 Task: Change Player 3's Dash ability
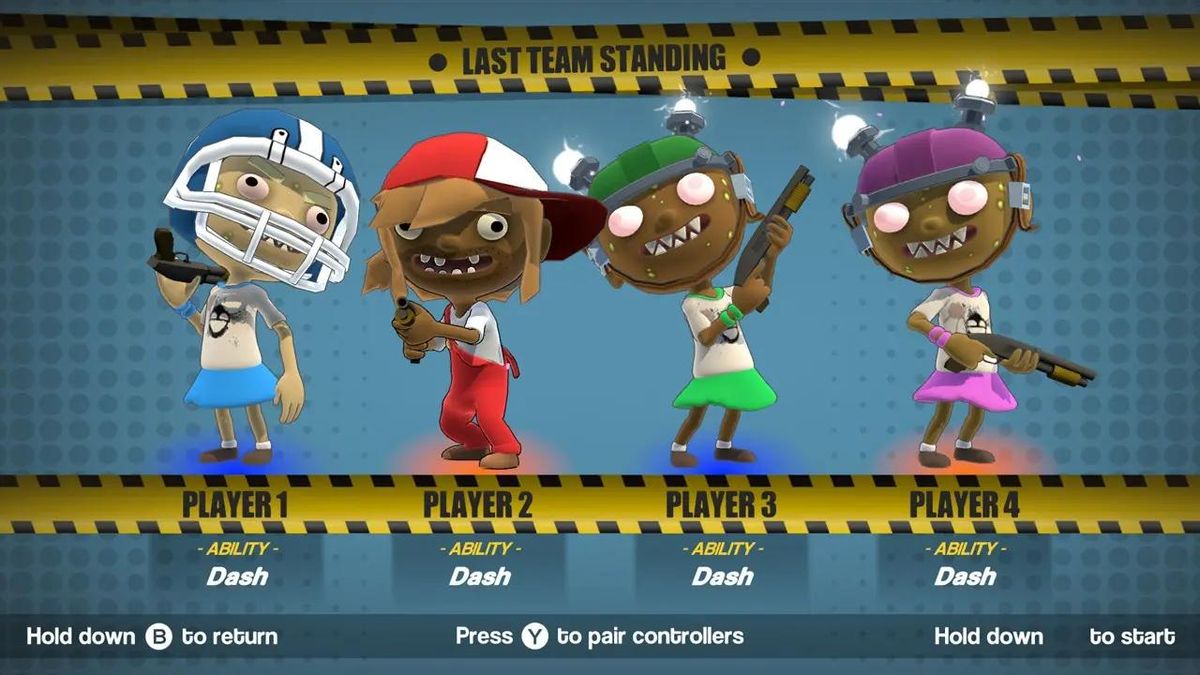[722, 576]
